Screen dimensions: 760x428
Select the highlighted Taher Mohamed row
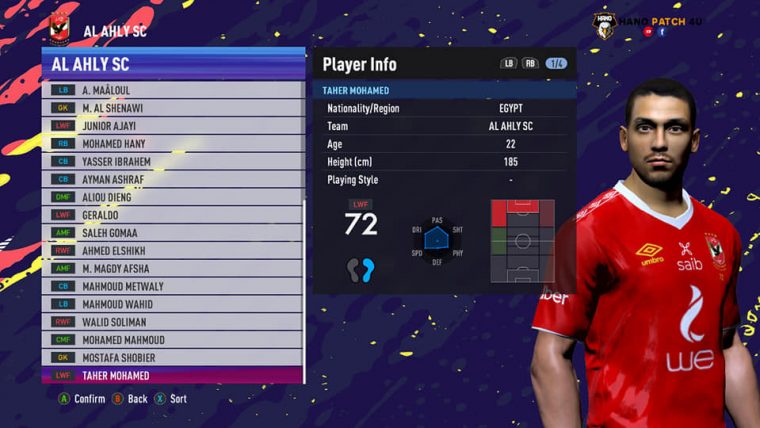[x=170, y=376]
